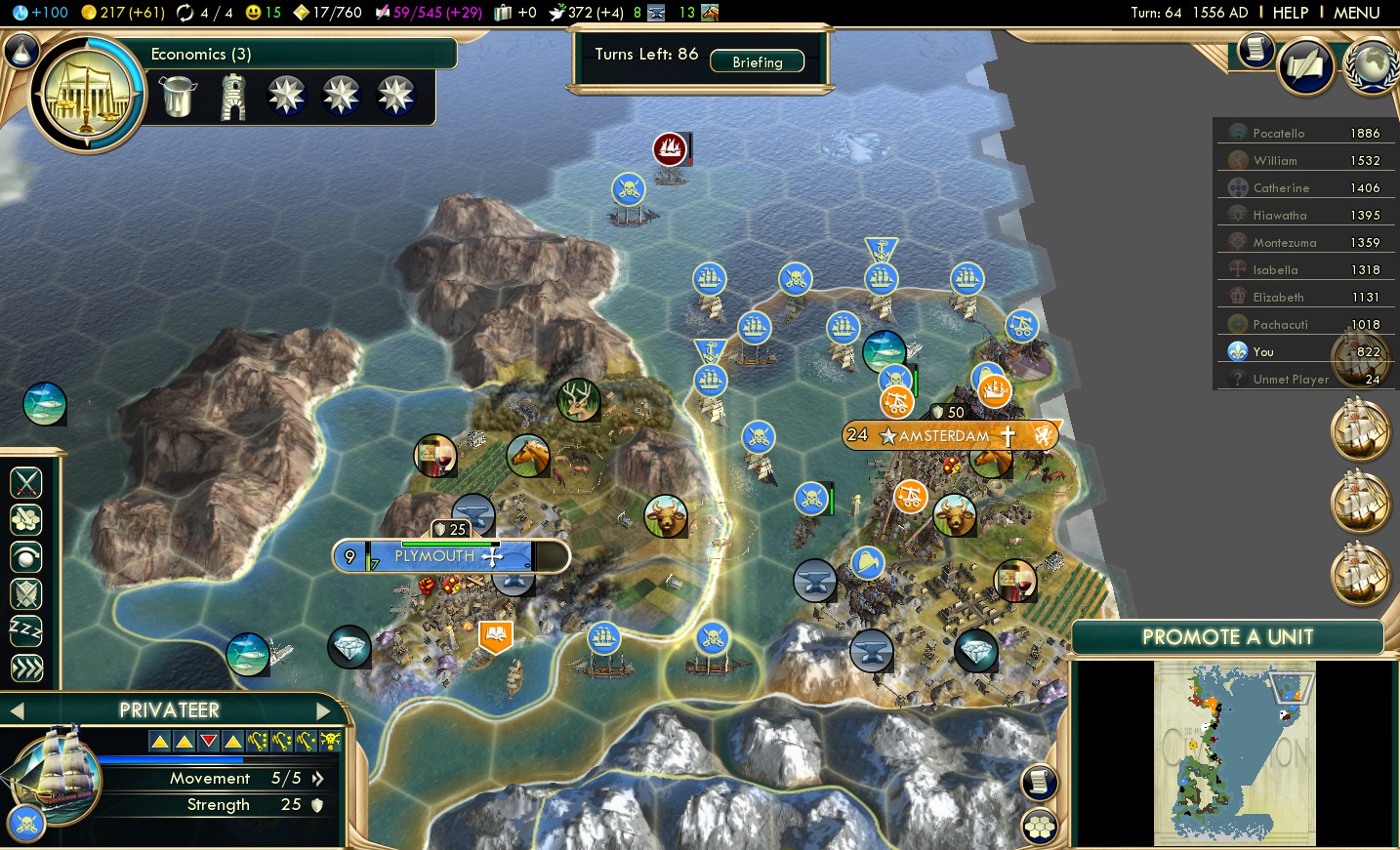Open the Economics research icon
The height and width of the screenshot is (850, 1400).
point(88,94)
